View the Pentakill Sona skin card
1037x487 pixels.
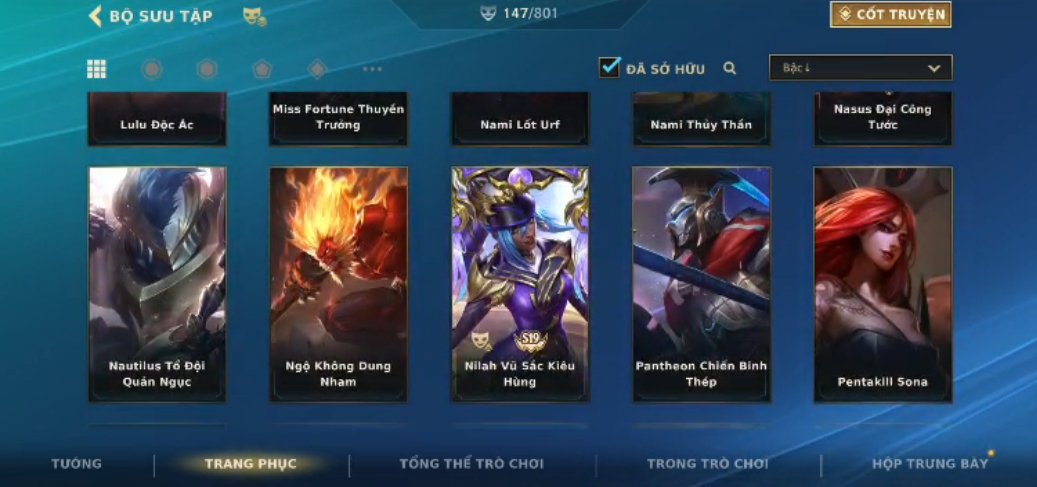pos(882,284)
